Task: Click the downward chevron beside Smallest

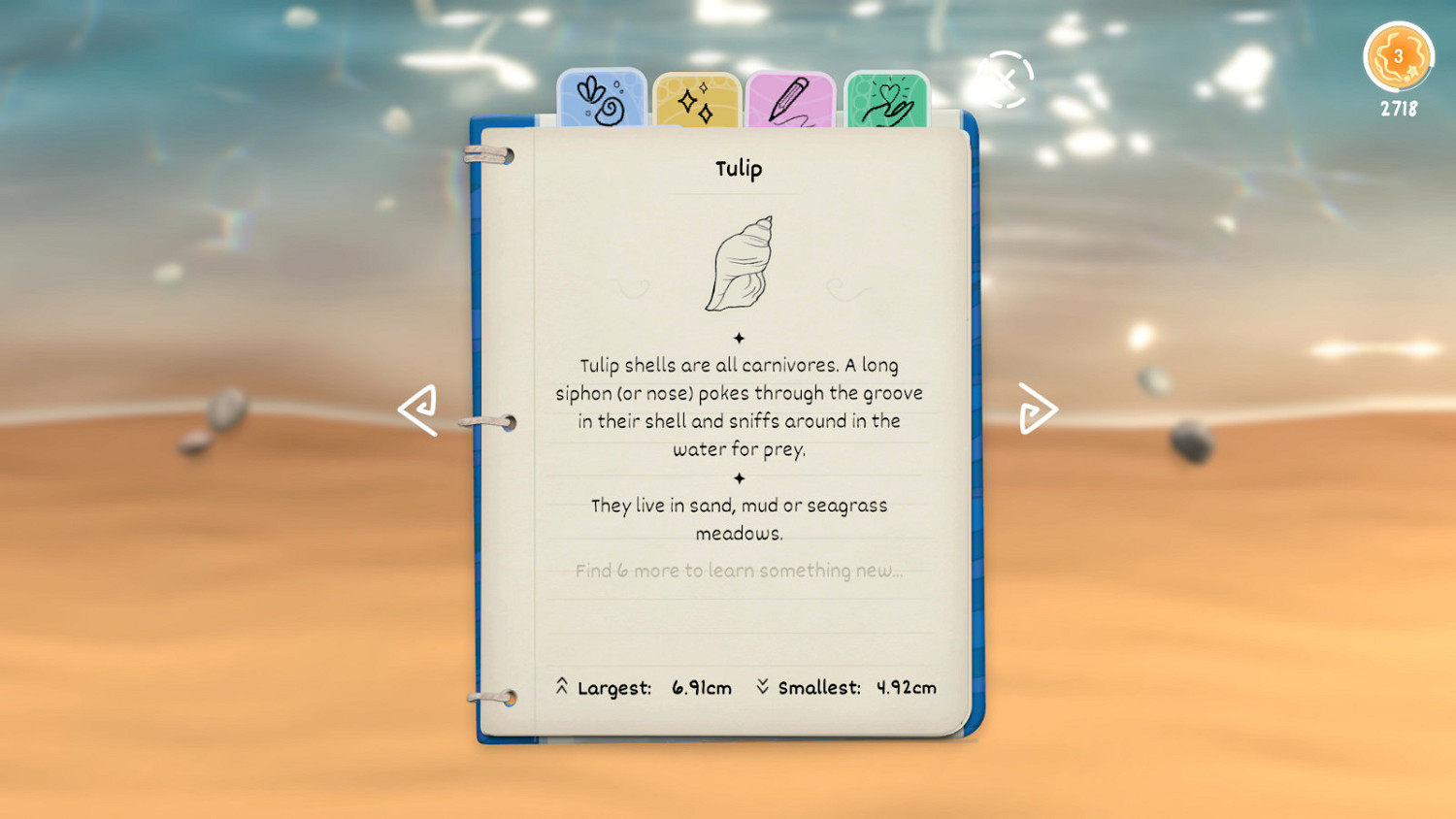Action: [x=766, y=686]
